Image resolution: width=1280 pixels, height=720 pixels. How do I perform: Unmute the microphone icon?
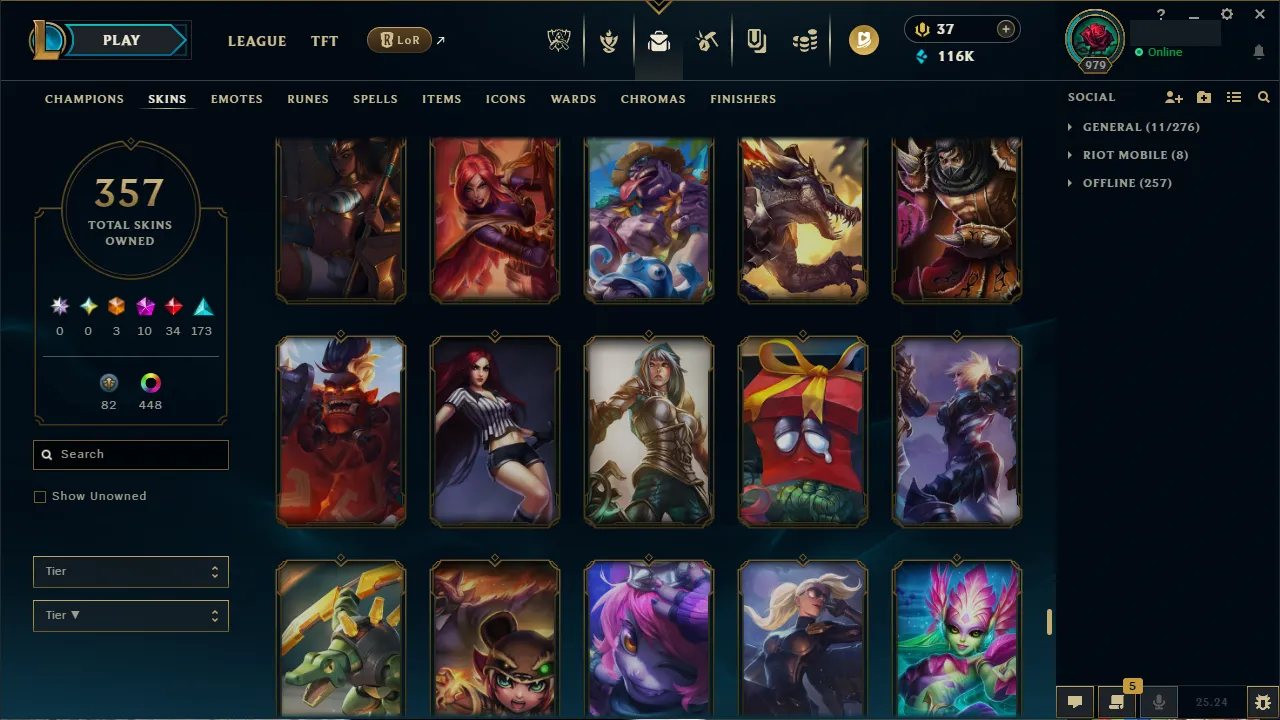1159,701
